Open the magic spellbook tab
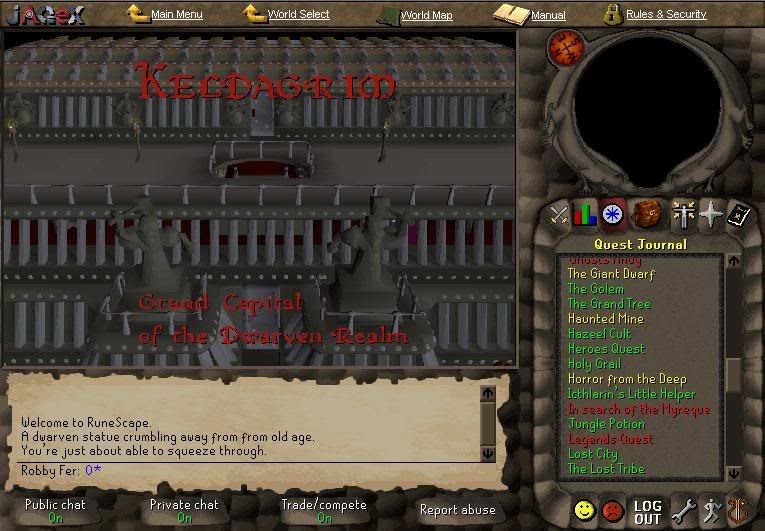This screenshot has width=765, height=531. [x=738, y=213]
